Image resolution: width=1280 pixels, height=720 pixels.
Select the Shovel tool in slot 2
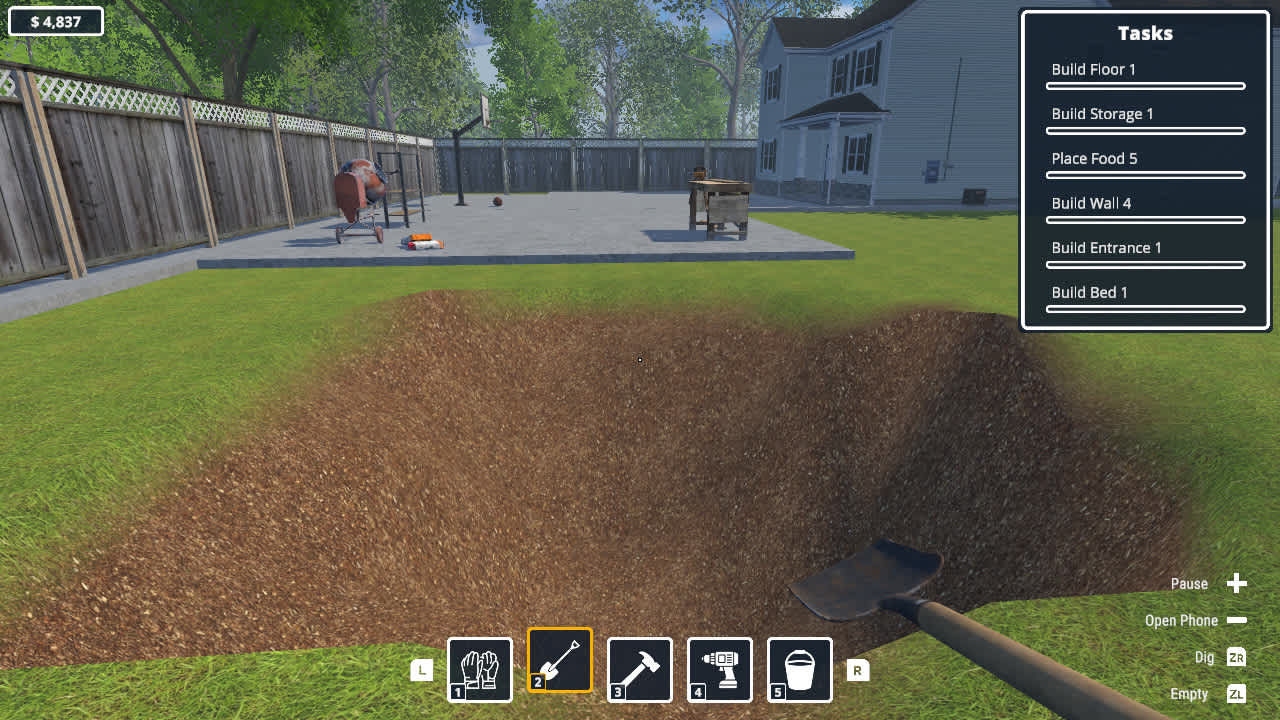559,659
